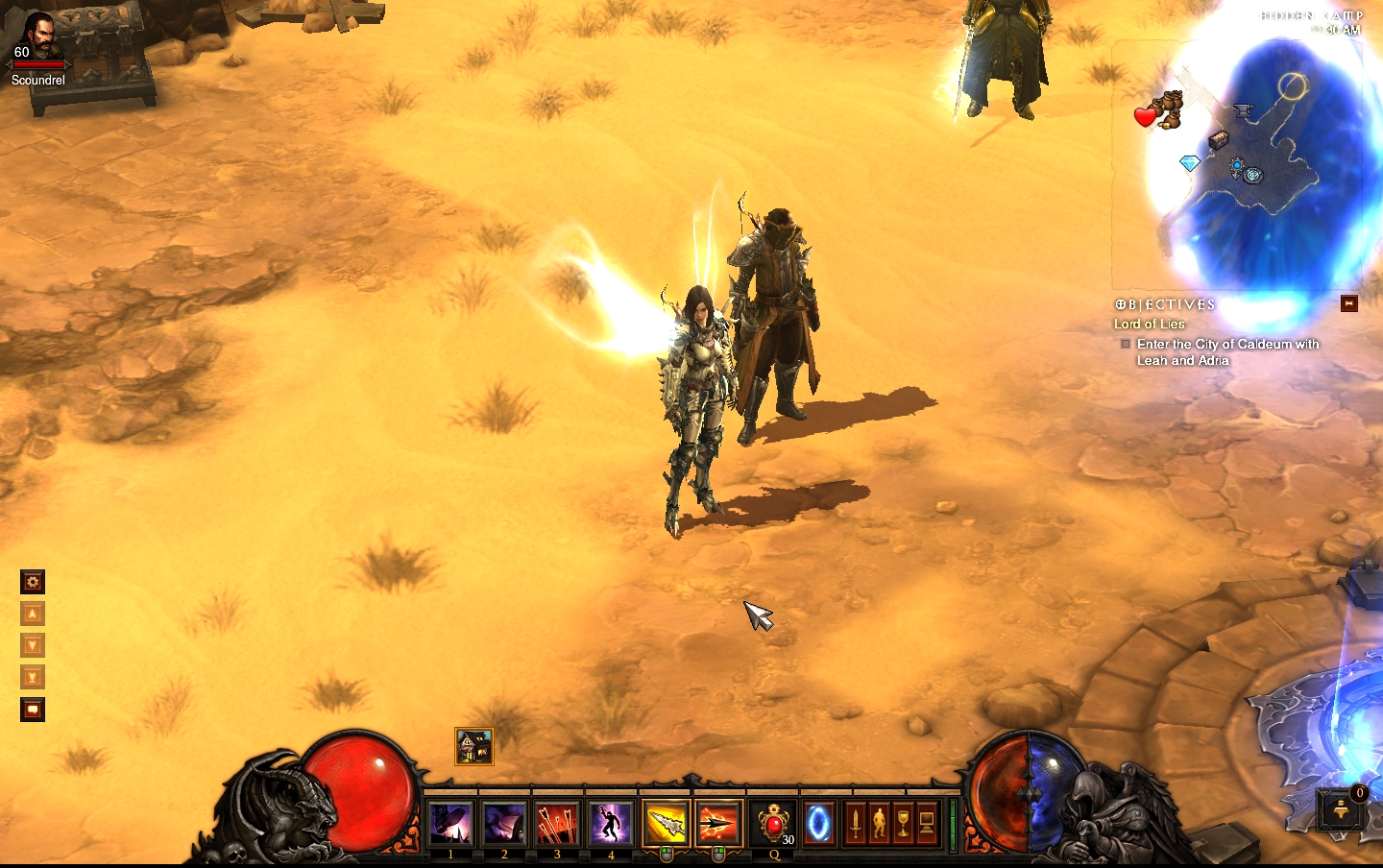Open the game menu computer button
Viewport: 1383px width, 868px height.
coord(927,824)
